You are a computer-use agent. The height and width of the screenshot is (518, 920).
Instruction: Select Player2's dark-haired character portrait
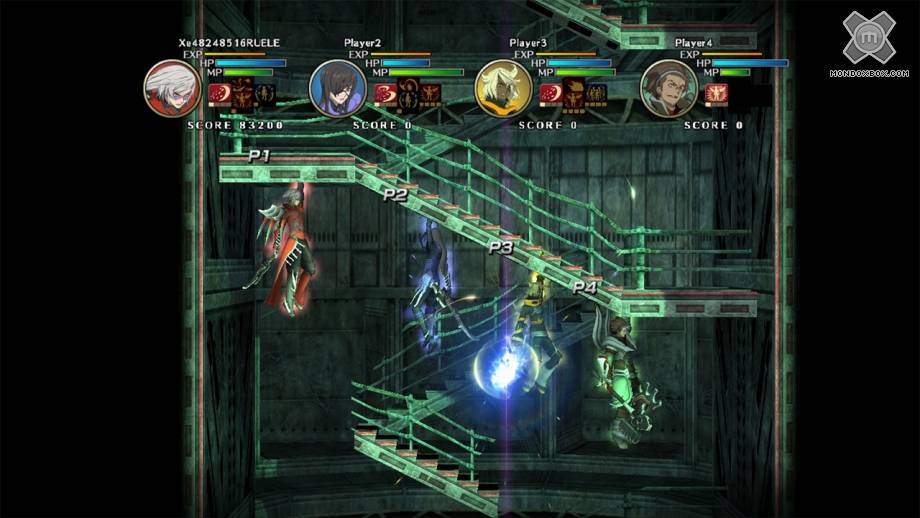coord(339,86)
